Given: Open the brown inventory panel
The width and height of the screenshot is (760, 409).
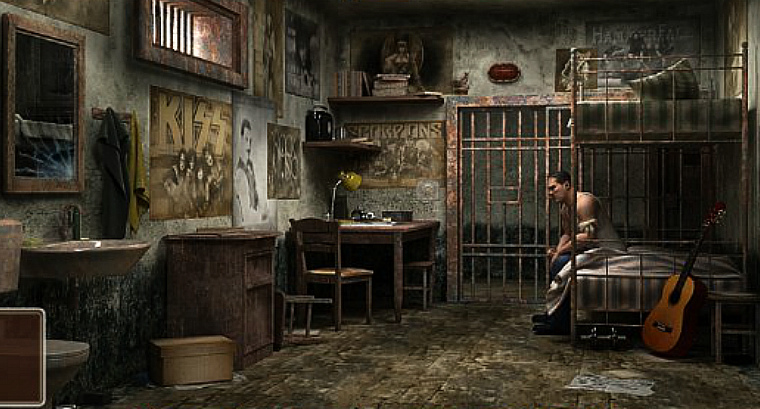Looking at the screenshot, I should (x=21, y=355).
